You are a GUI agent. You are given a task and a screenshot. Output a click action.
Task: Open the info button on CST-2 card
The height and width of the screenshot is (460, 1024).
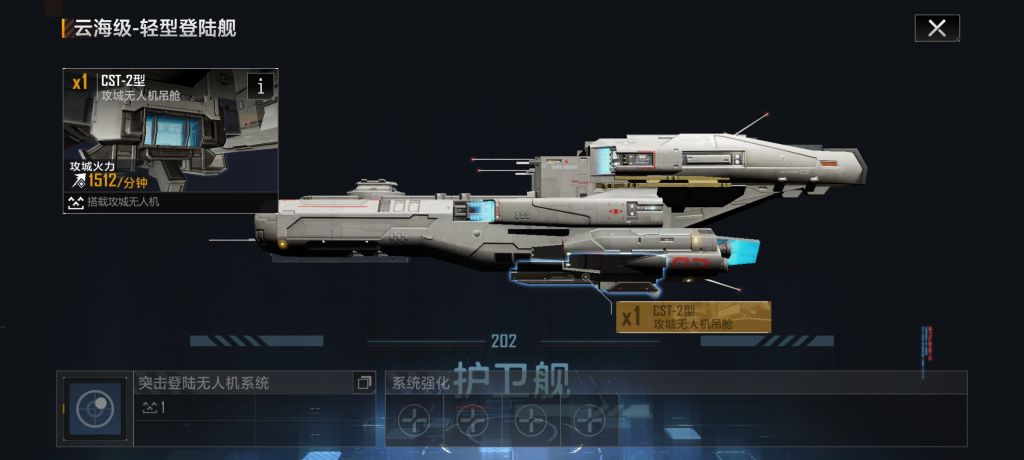262,85
